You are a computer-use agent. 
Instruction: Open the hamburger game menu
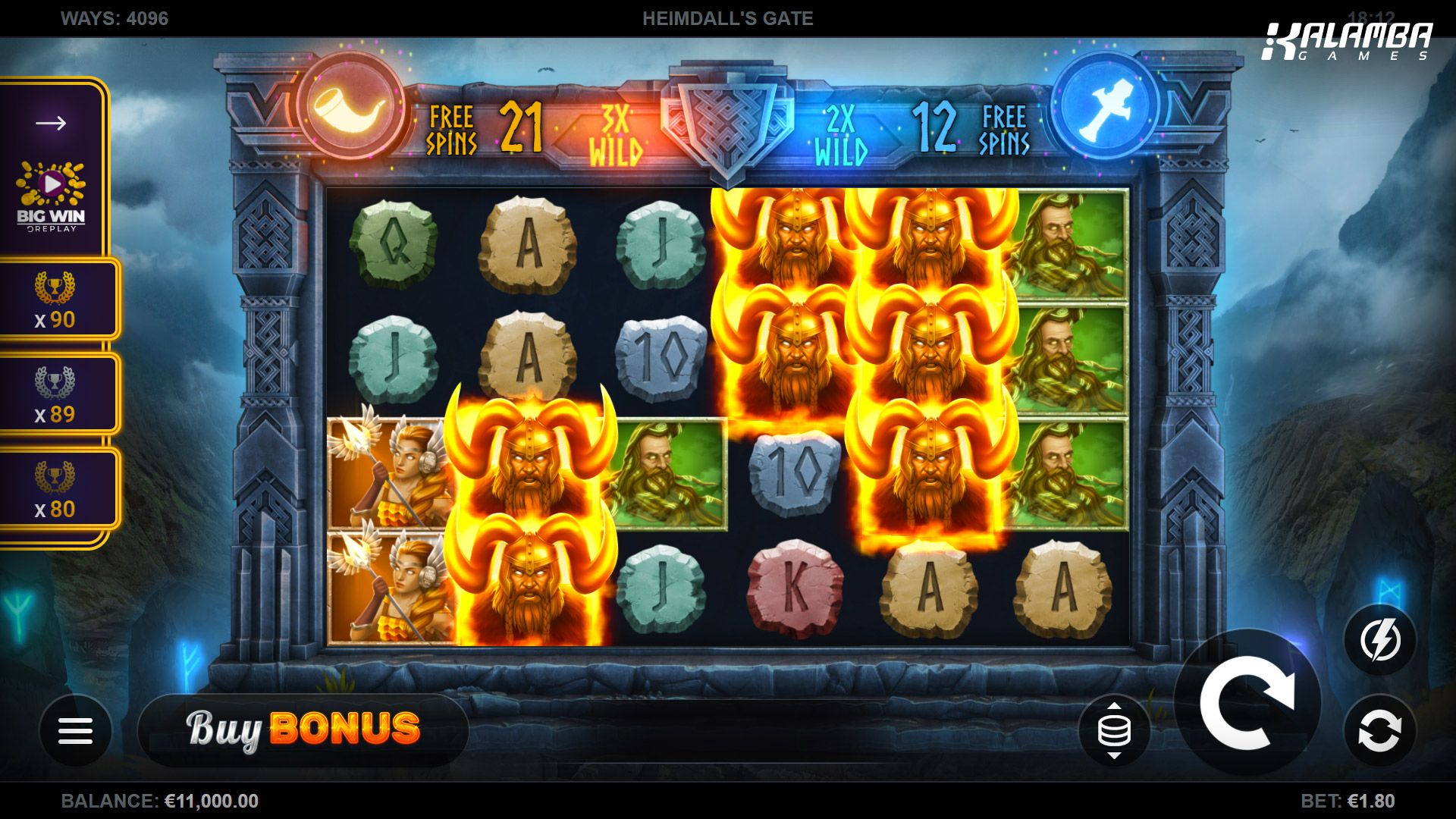click(76, 730)
